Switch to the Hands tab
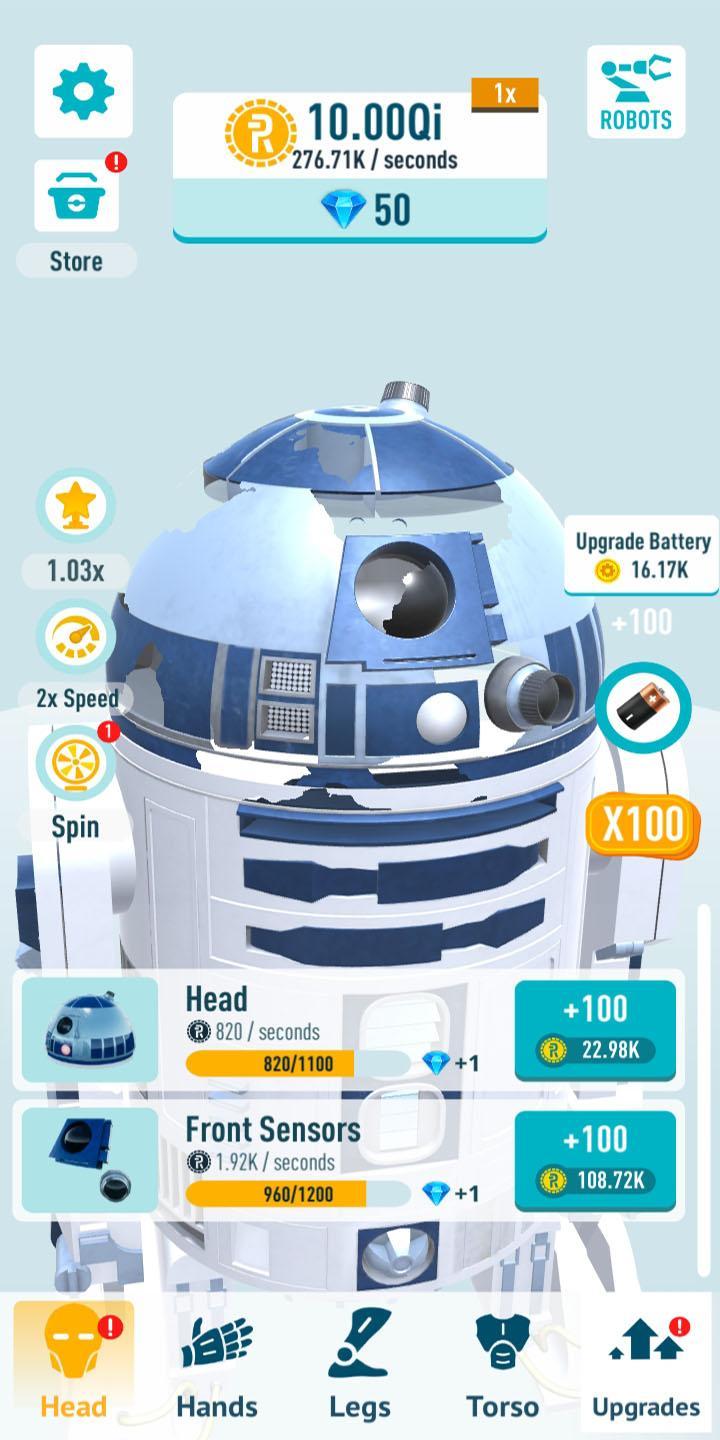This screenshot has height=1440, width=720. coord(216,1362)
